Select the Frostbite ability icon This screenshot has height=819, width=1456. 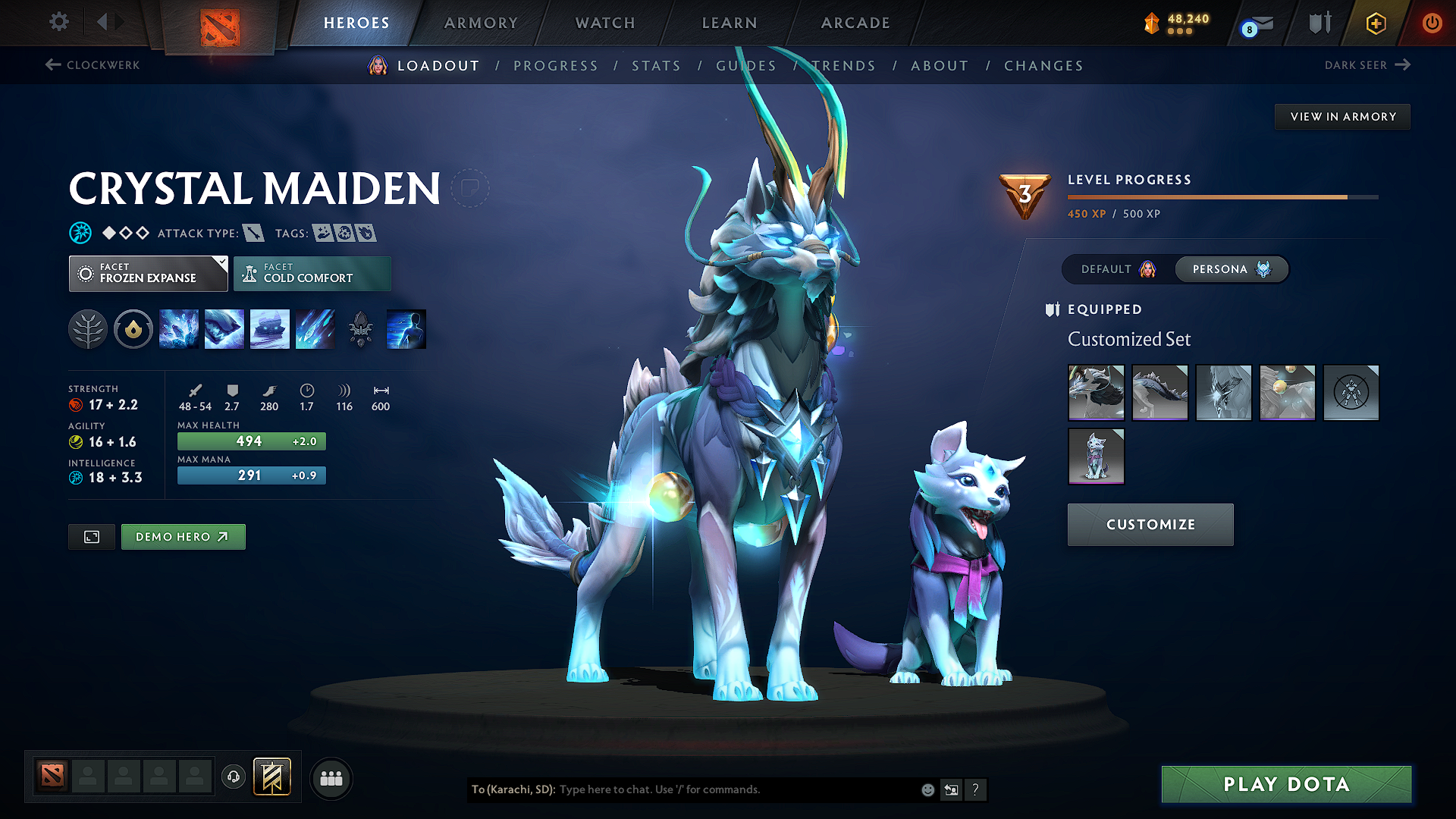pyautogui.click(x=224, y=328)
